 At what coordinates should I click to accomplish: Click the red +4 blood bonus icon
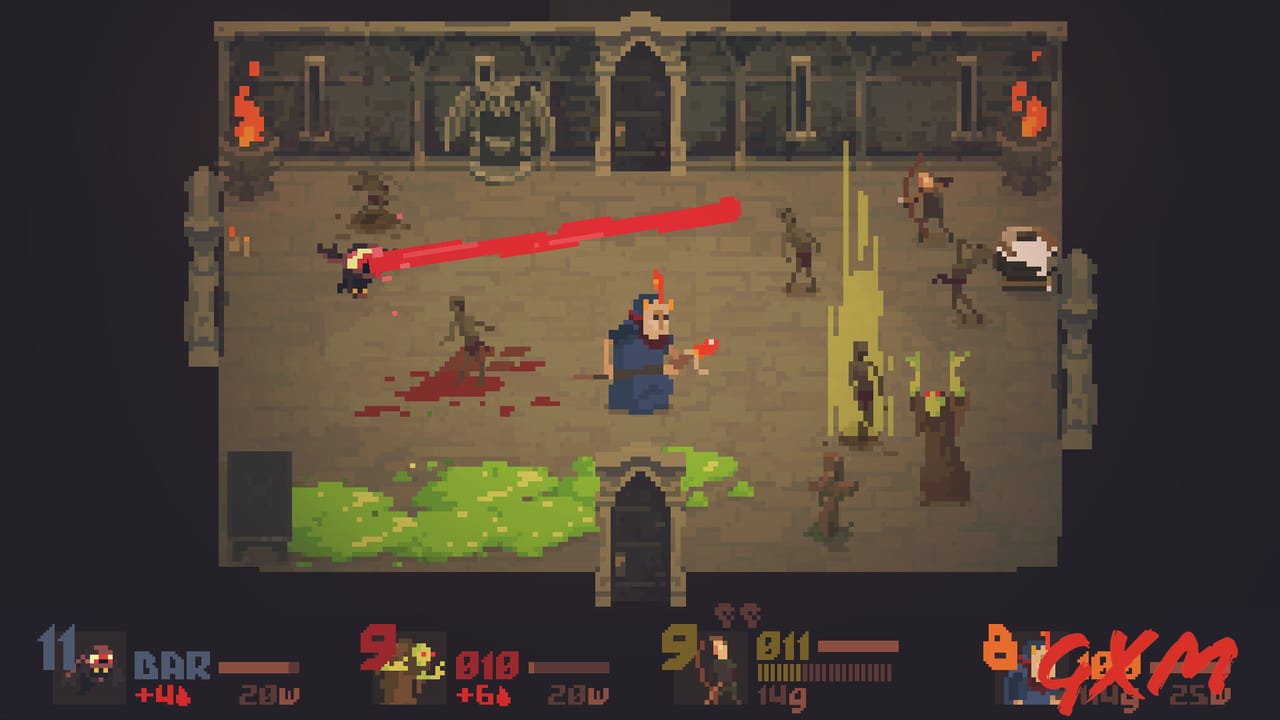tap(163, 693)
